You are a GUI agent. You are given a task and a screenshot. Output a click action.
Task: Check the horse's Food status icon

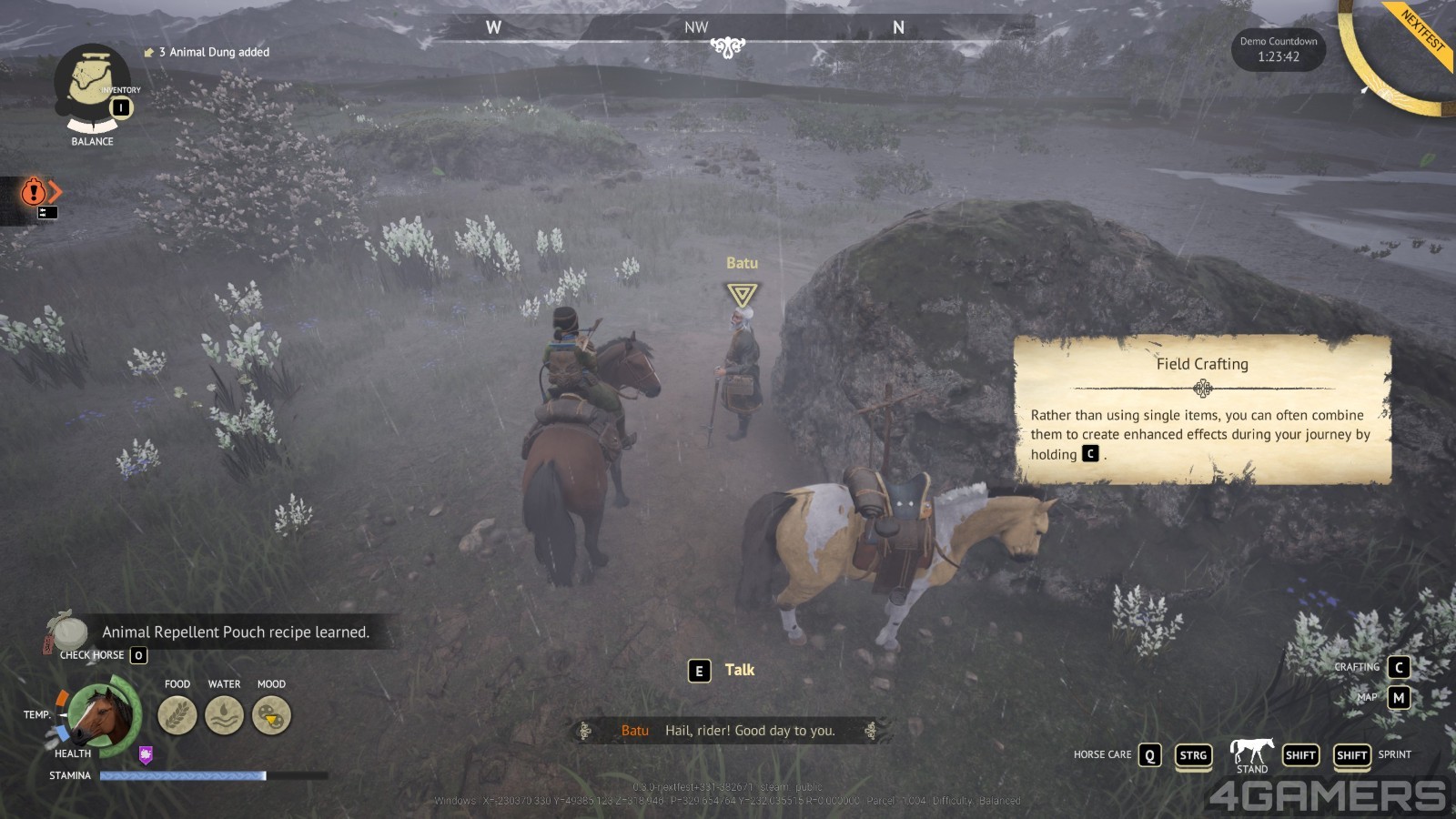pyautogui.click(x=177, y=715)
